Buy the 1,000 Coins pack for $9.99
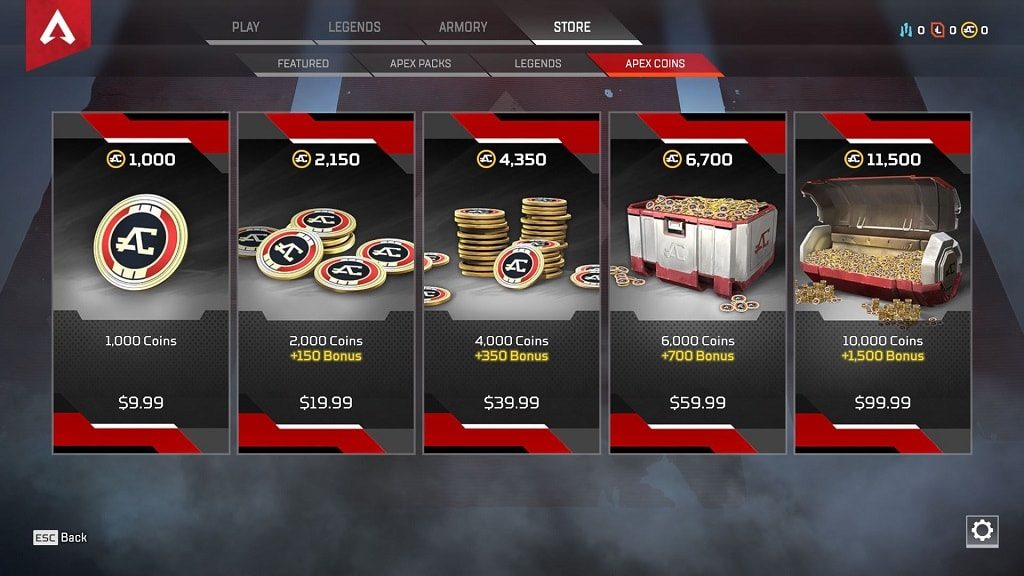 point(141,283)
